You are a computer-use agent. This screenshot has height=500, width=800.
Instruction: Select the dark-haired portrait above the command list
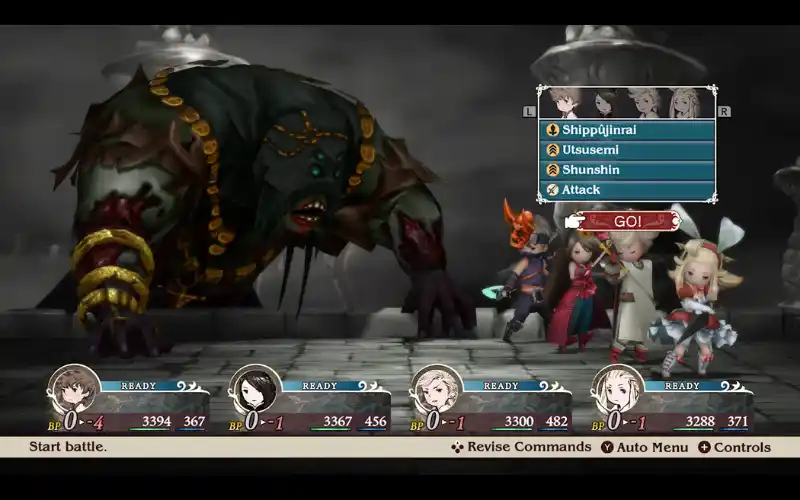point(606,104)
